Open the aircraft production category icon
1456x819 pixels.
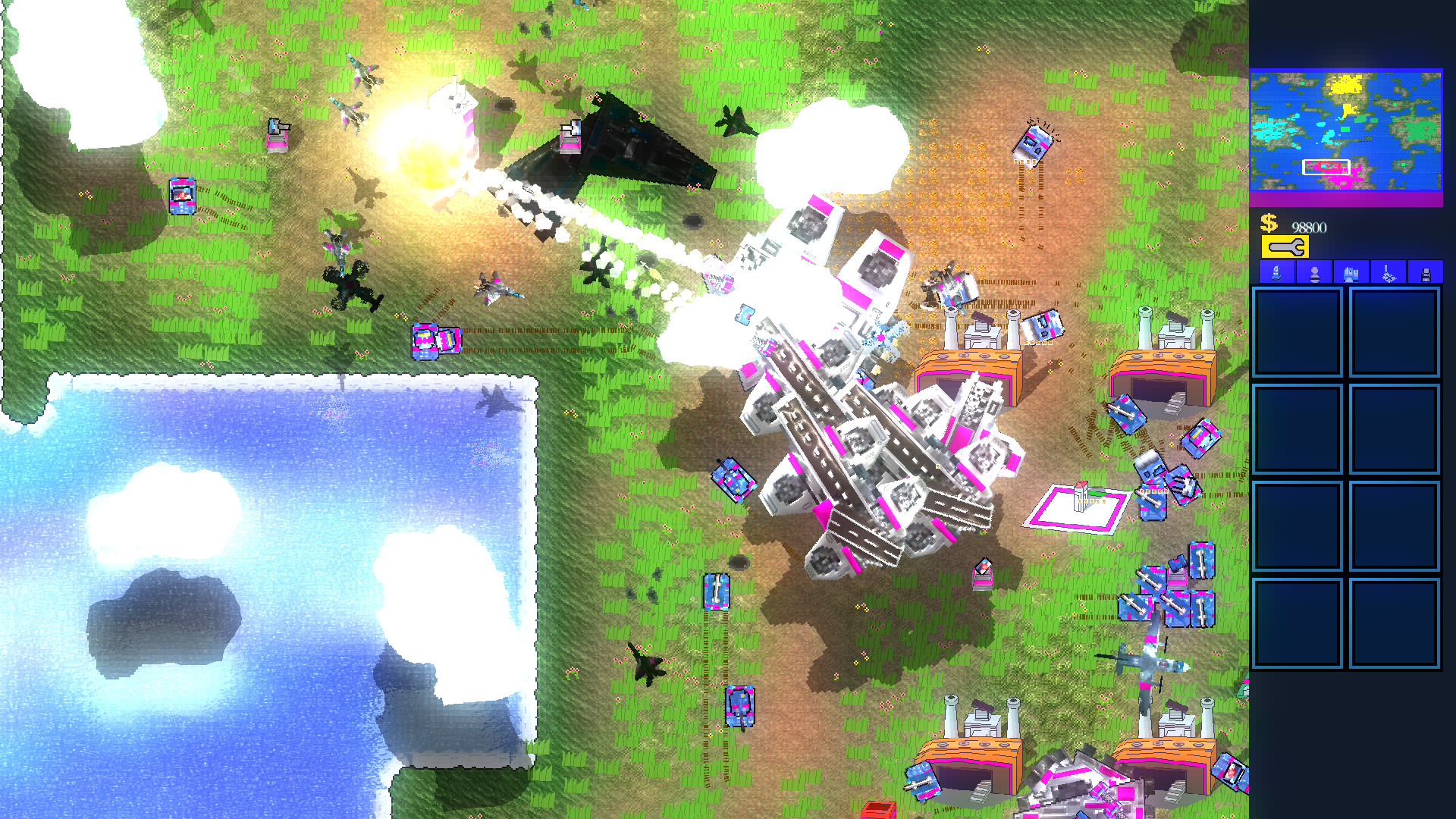(1389, 273)
